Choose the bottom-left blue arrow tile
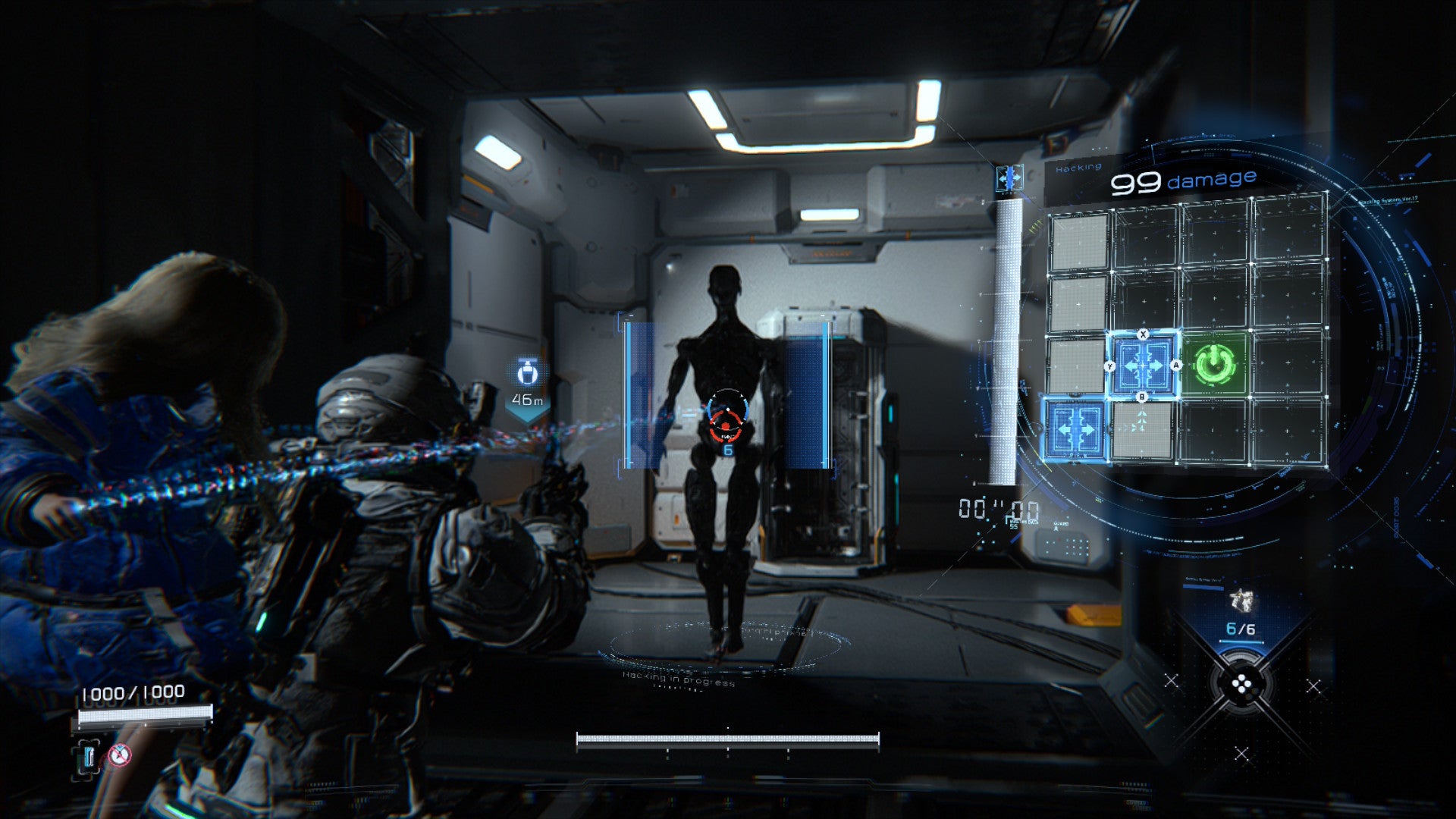 point(1075,429)
